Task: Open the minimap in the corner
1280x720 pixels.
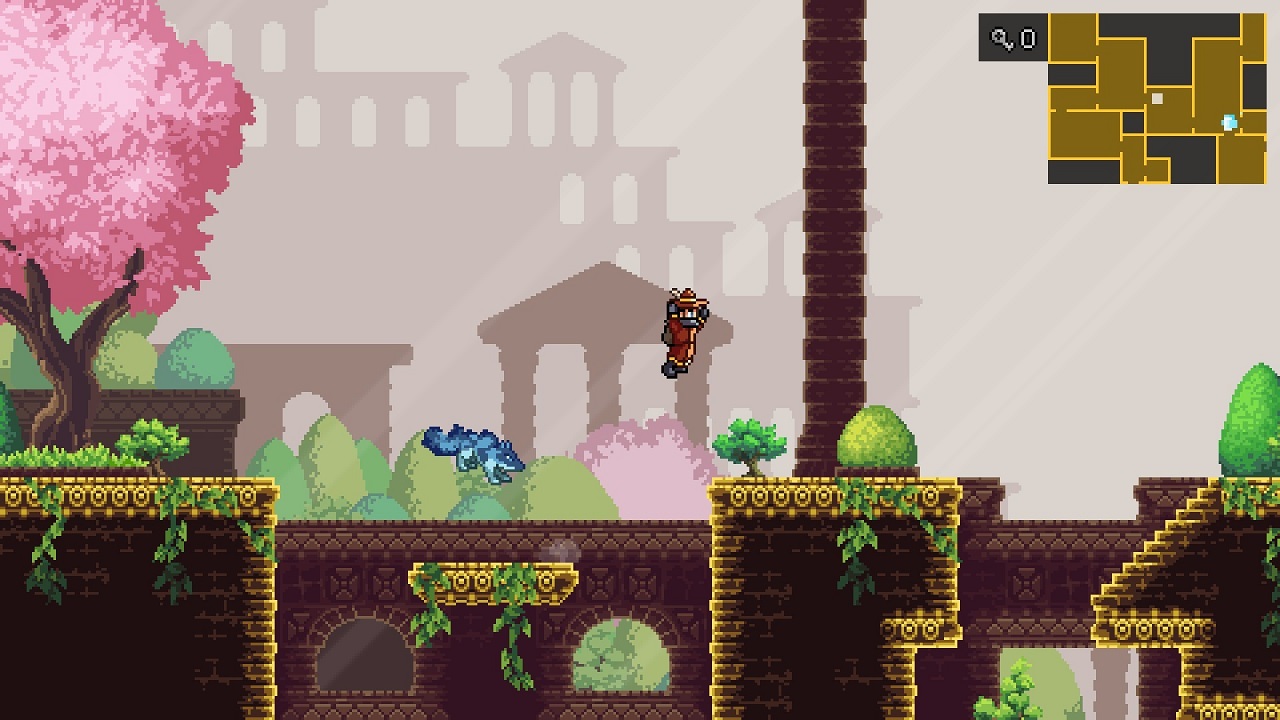Action: [x=1157, y=98]
